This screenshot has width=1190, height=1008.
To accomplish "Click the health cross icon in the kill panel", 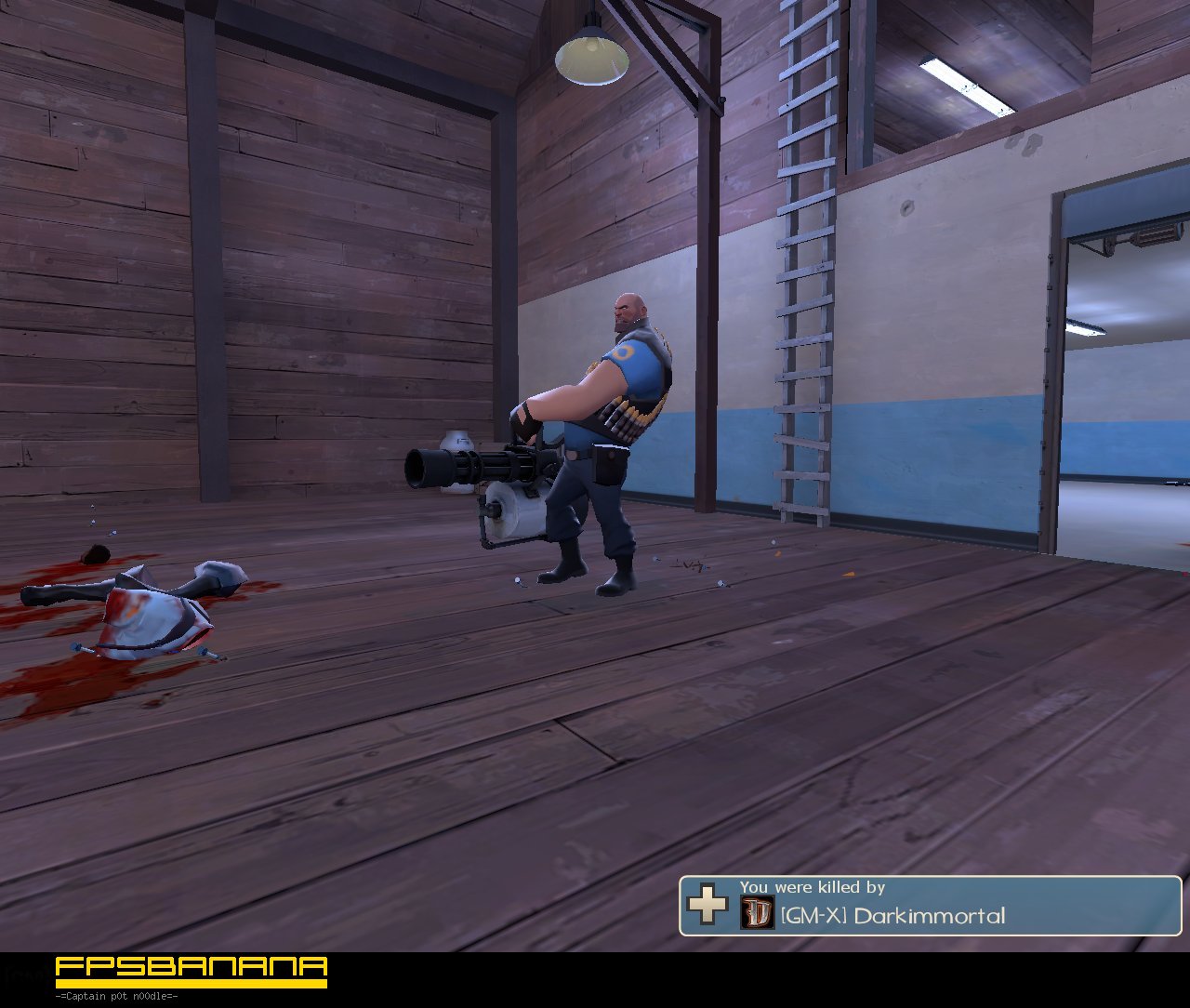I will [x=707, y=903].
